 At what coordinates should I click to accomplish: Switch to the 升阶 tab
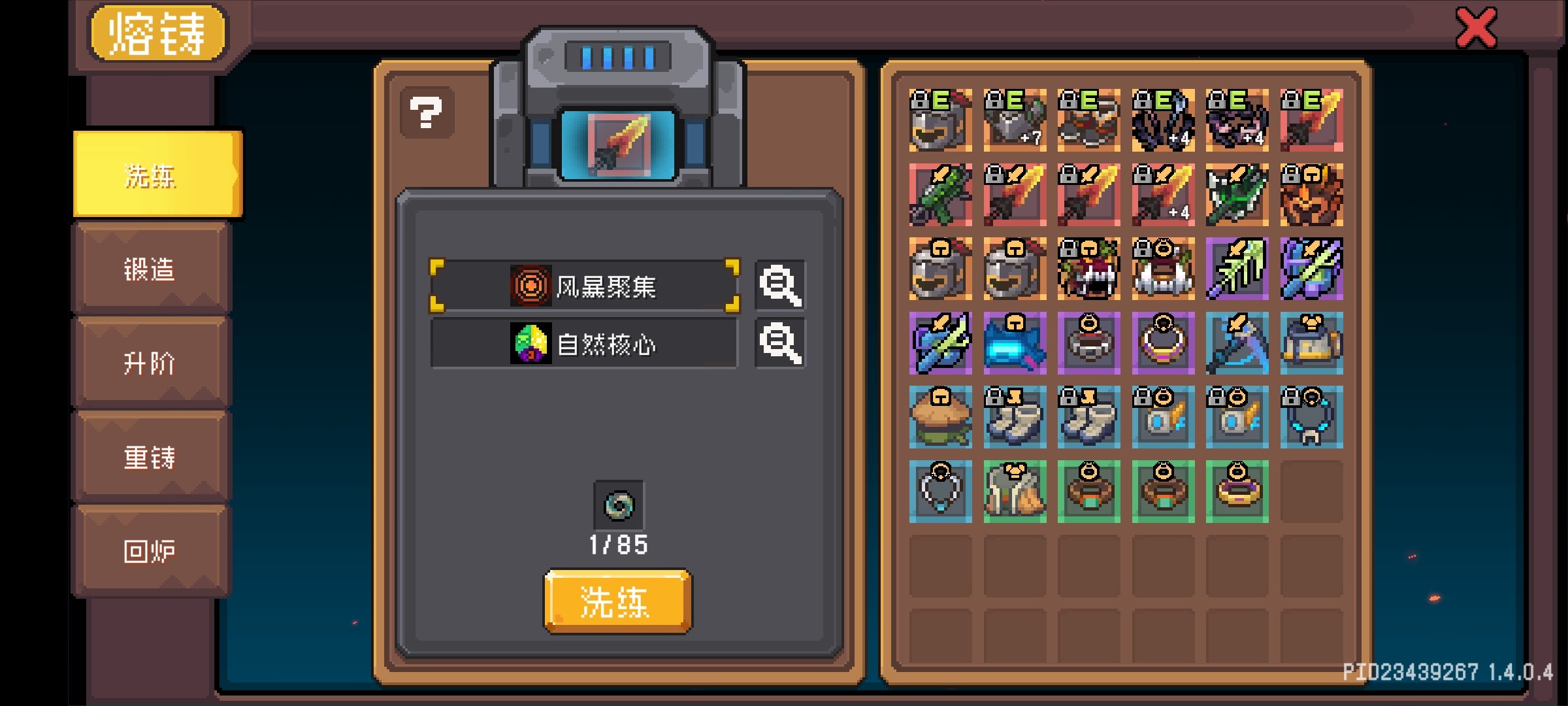click(x=149, y=363)
